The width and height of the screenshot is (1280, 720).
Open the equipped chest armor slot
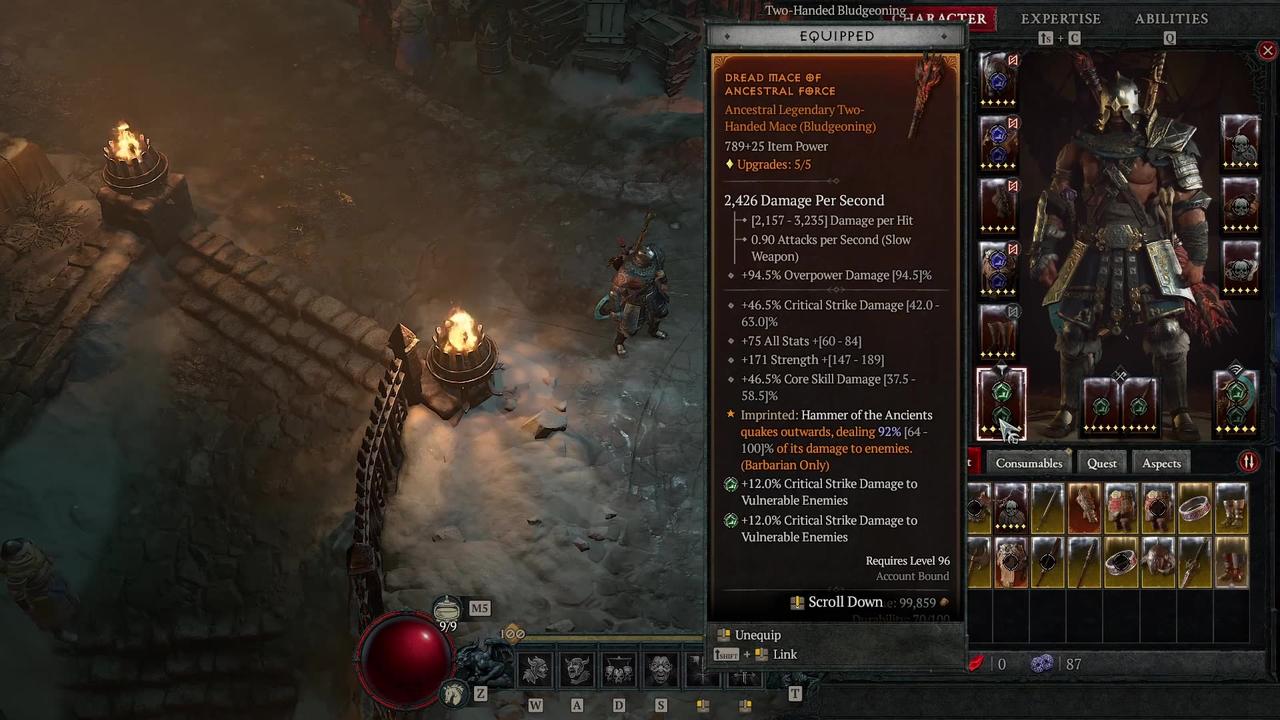click(x=1000, y=145)
